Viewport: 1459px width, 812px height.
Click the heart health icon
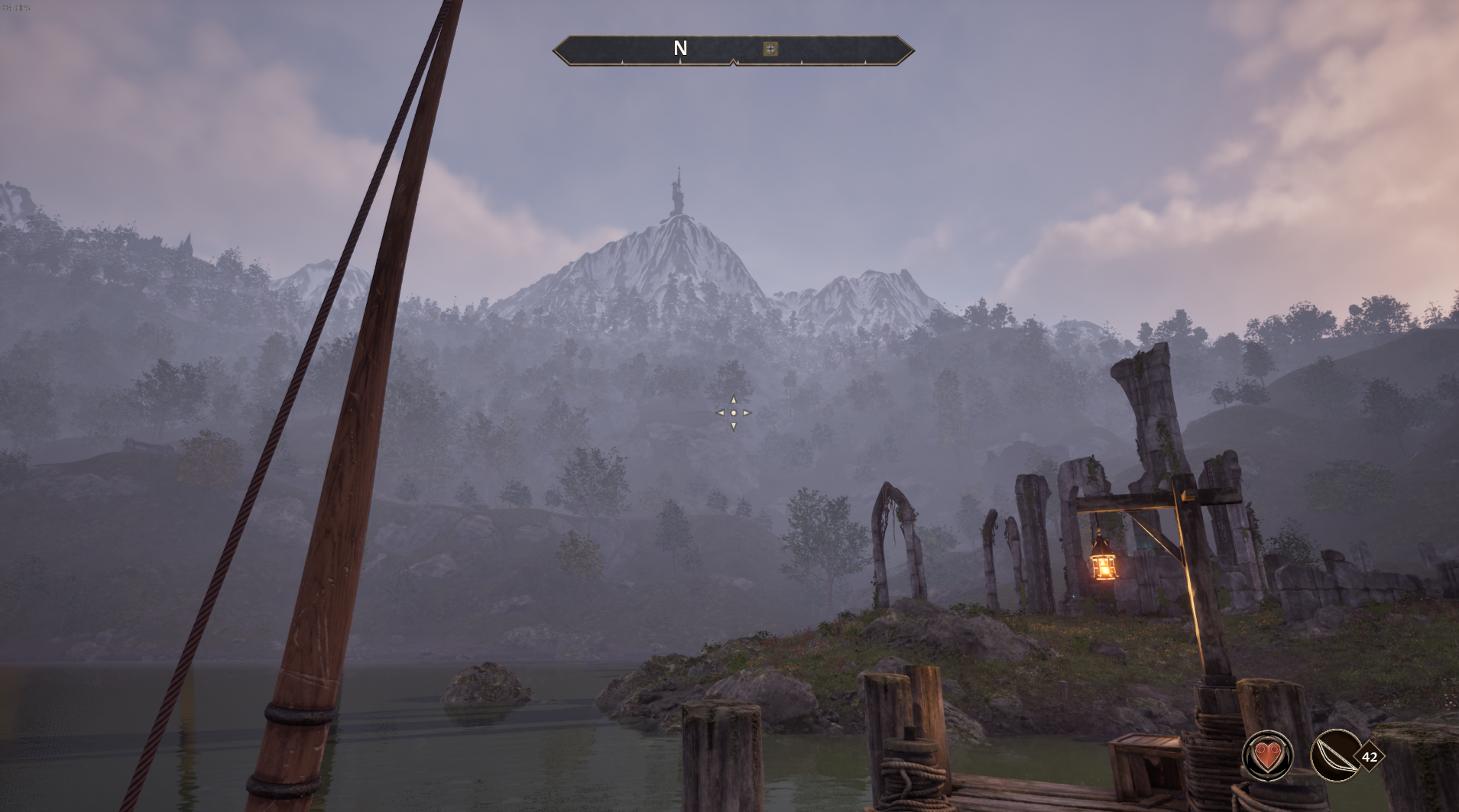coord(1268,756)
